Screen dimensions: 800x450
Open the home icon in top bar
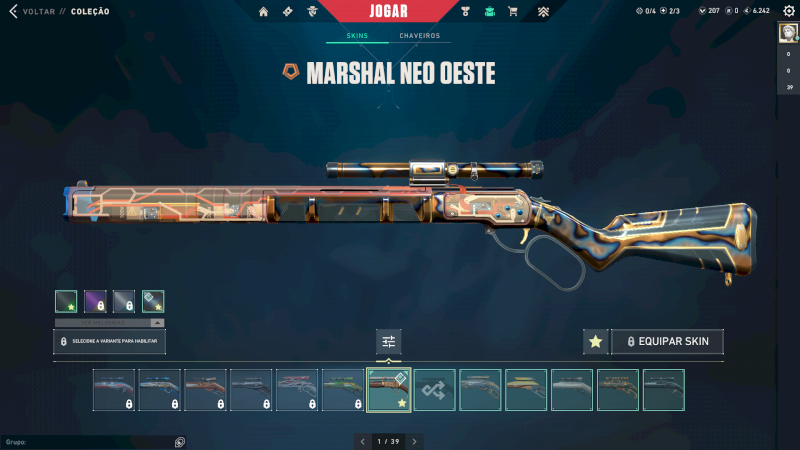pos(264,12)
